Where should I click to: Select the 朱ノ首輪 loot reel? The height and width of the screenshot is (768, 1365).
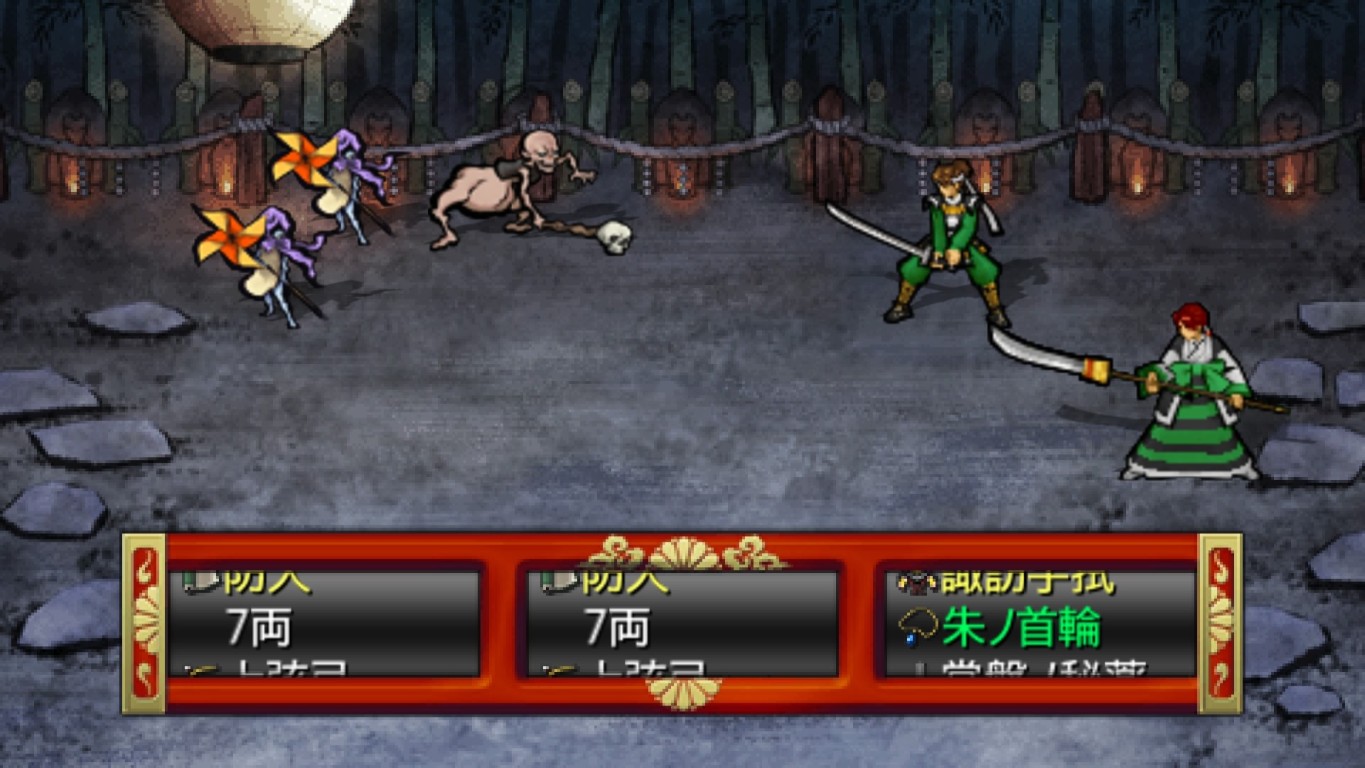(x=1040, y=625)
